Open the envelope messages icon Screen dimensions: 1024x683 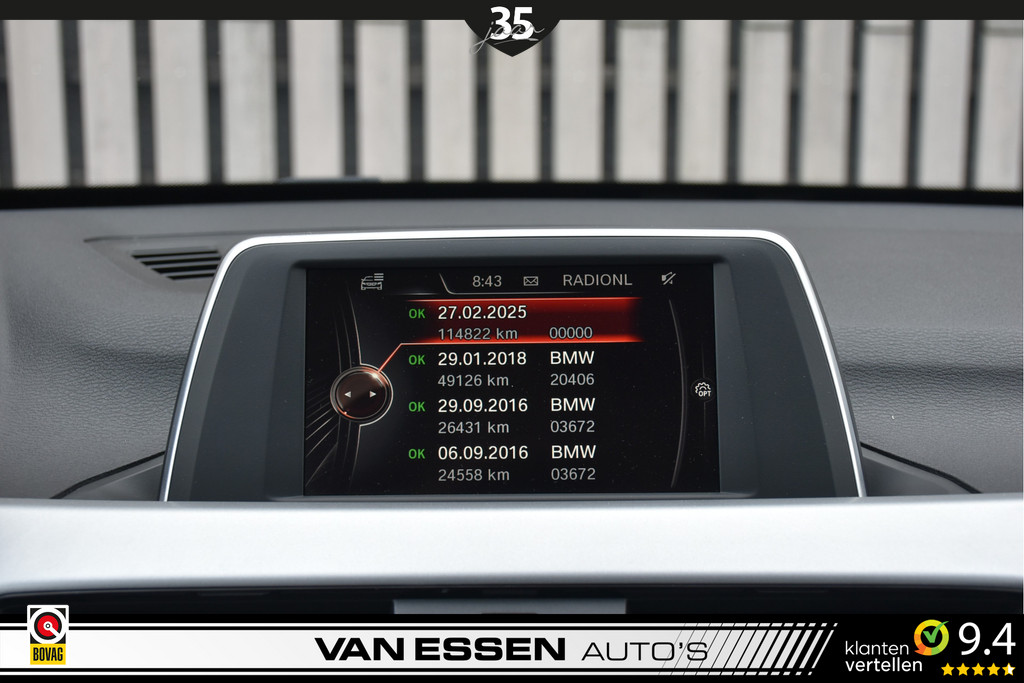coord(531,281)
